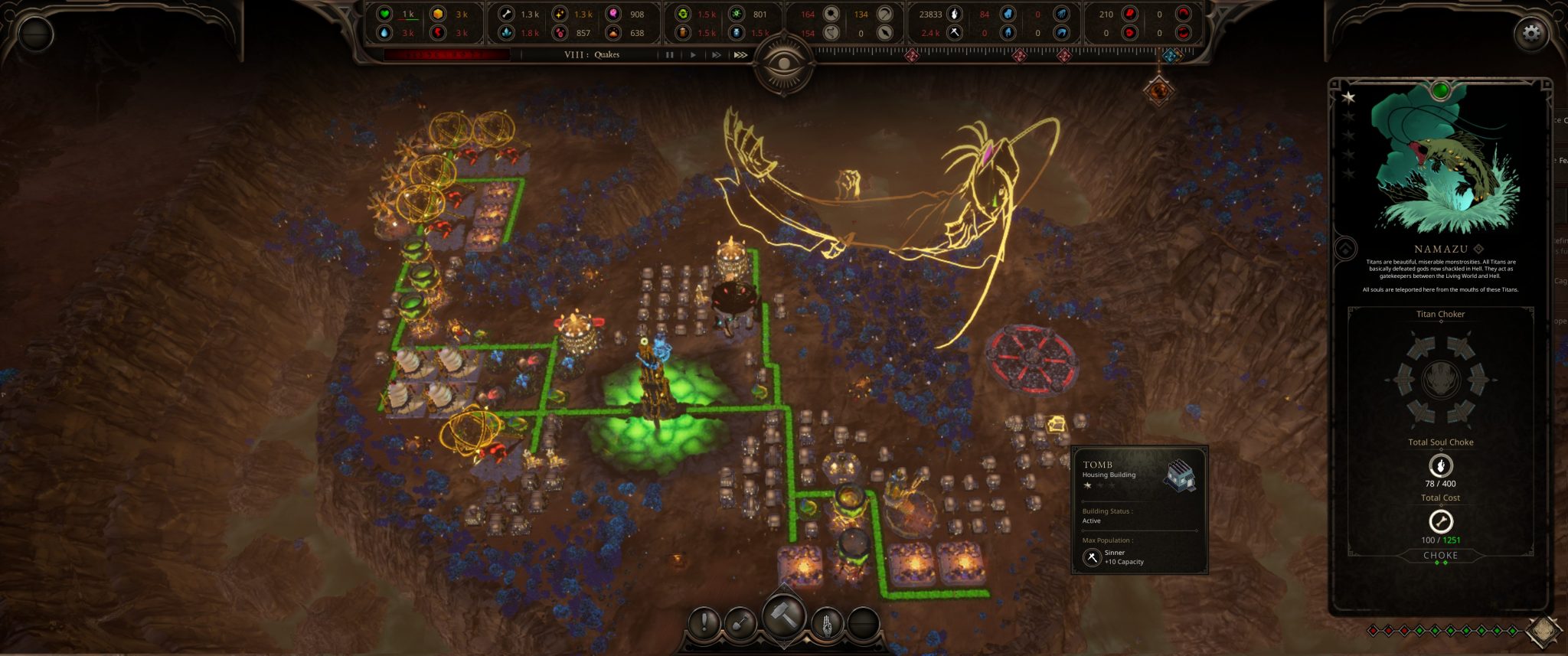Click the blue diamond marker on timeline
The height and width of the screenshot is (656, 1568).
point(1170,55)
